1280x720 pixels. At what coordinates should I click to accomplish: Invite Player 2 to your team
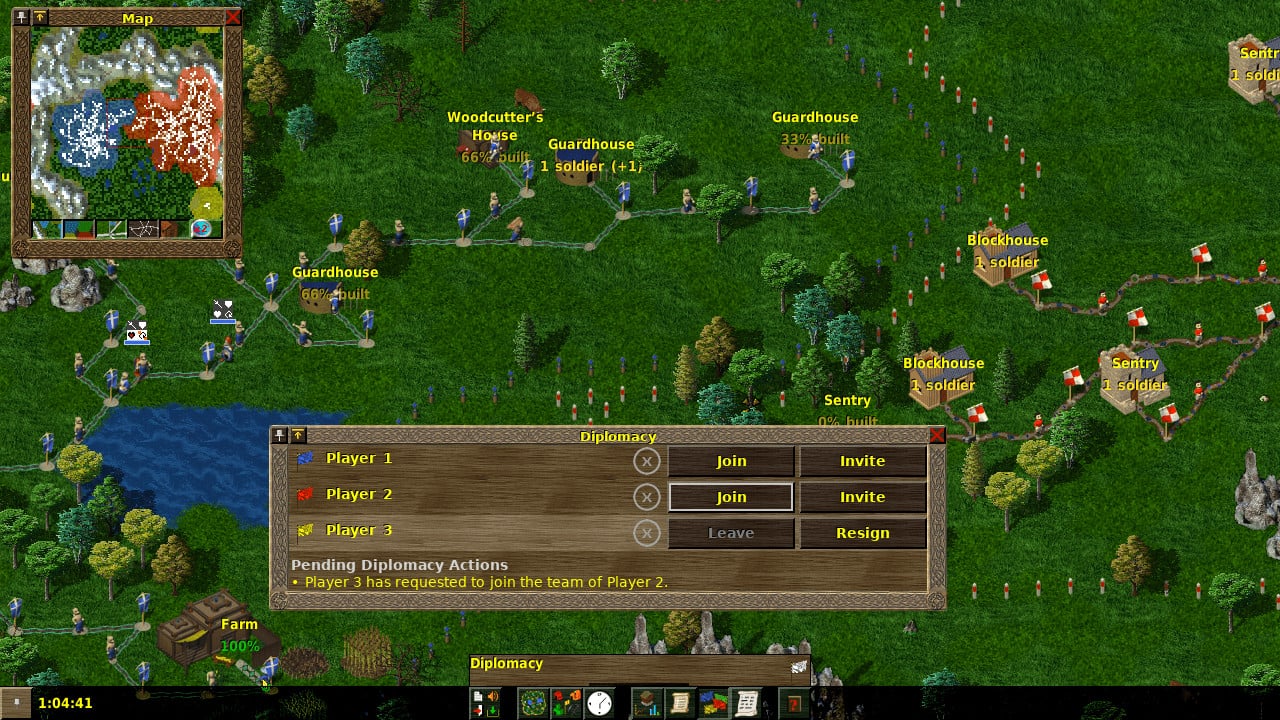tap(861, 497)
